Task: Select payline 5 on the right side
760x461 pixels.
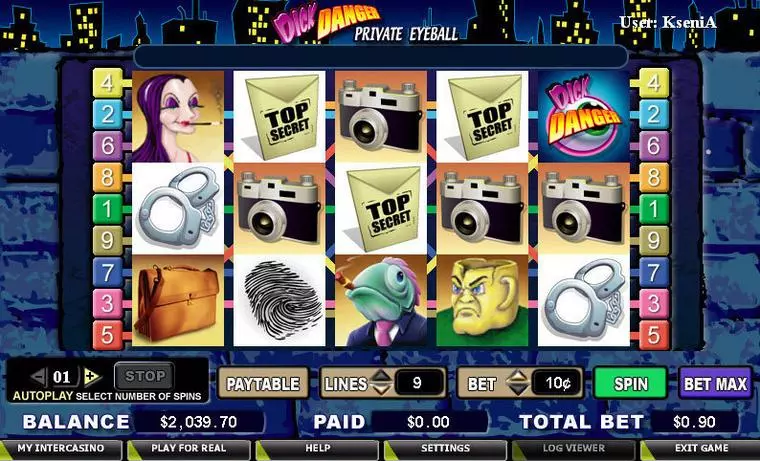Action: (653, 334)
